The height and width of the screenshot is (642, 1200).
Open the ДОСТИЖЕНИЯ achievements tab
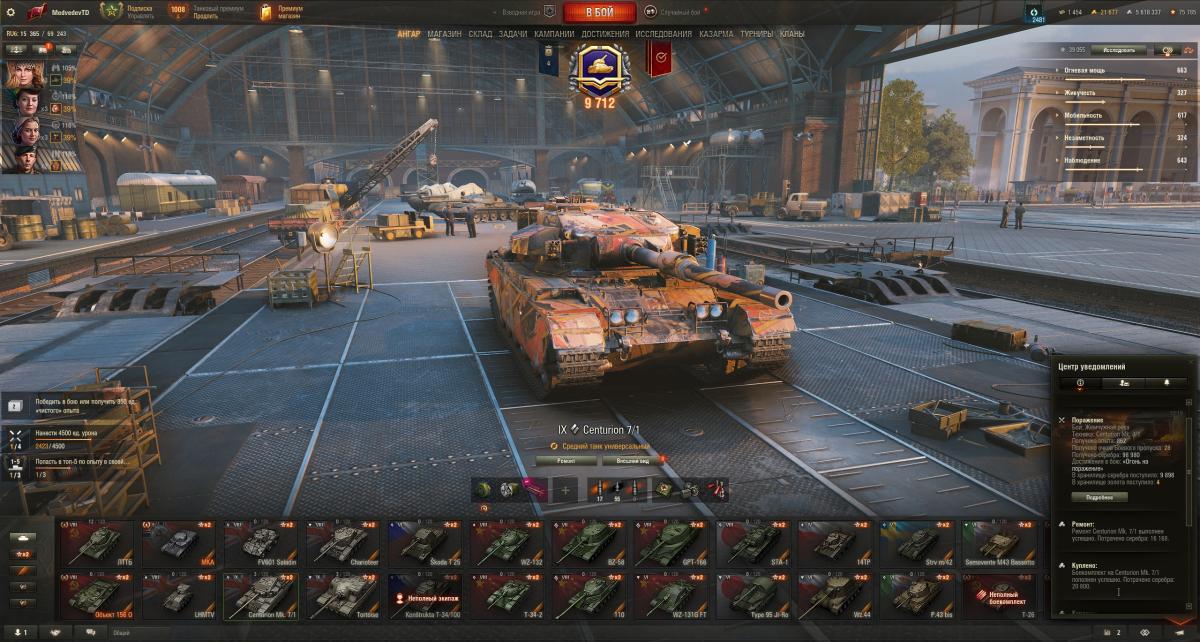[x=605, y=34]
